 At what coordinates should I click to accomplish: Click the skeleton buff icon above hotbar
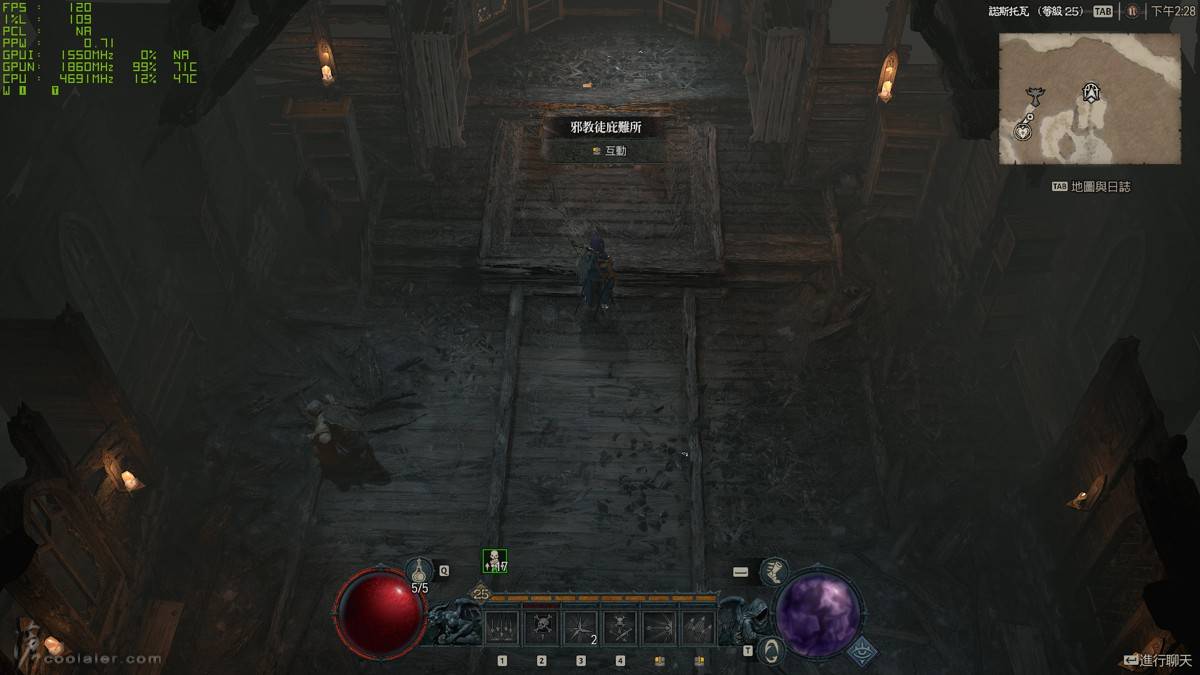(x=494, y=561)
